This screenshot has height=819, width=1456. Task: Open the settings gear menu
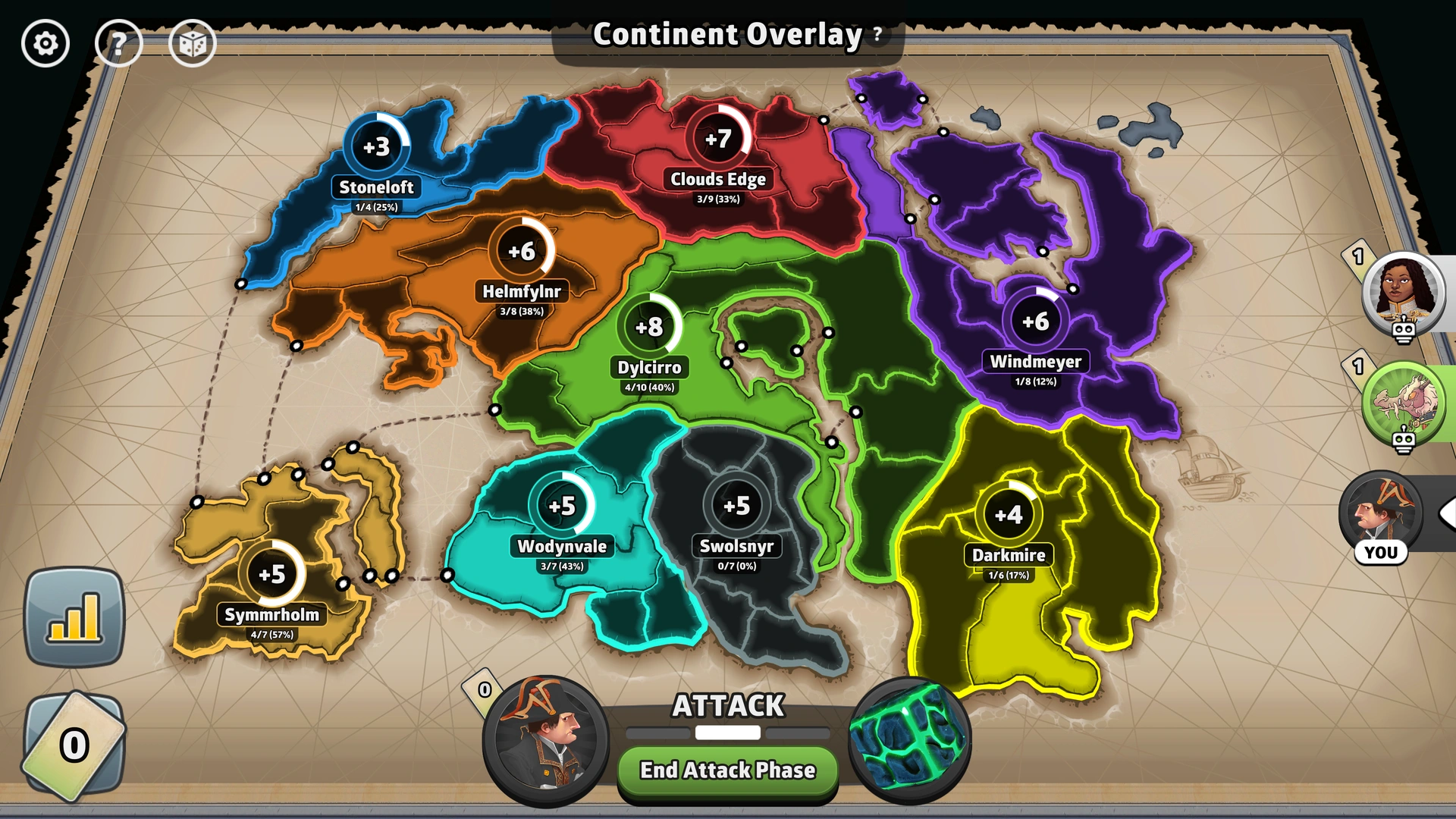pyautogui.click(x=45, y=43)
